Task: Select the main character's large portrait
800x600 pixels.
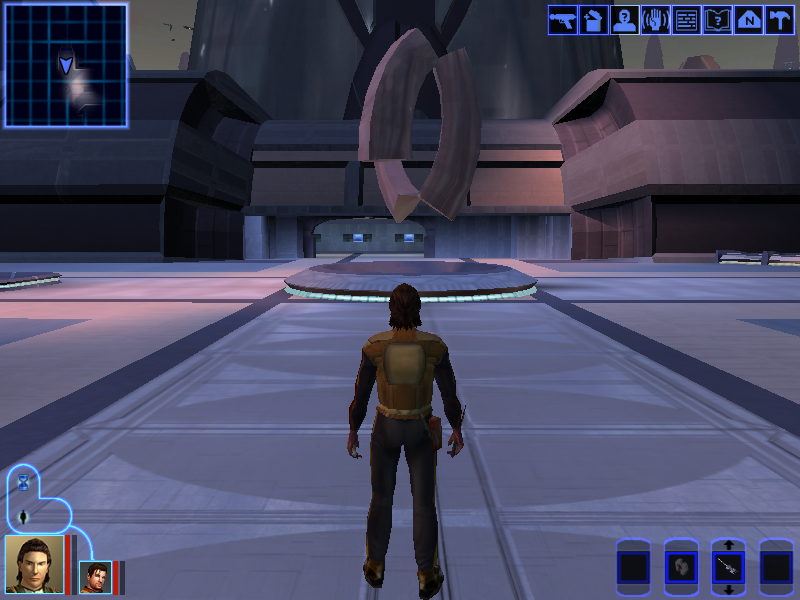Action: click(34, 565)
